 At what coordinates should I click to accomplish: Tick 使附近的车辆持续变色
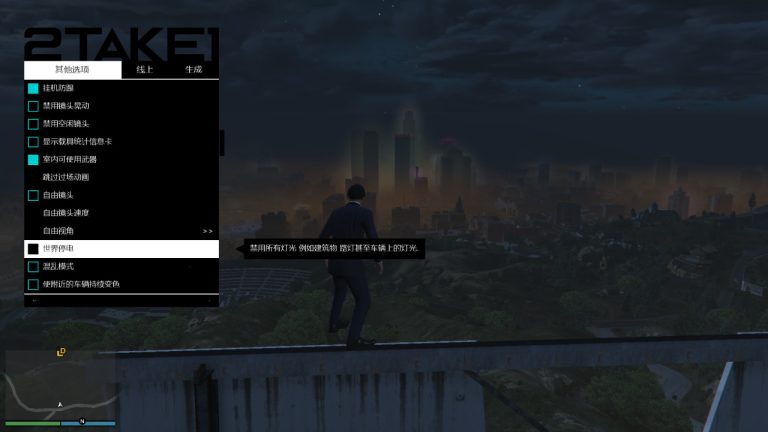pyautogui.click(x=33, y=285)
